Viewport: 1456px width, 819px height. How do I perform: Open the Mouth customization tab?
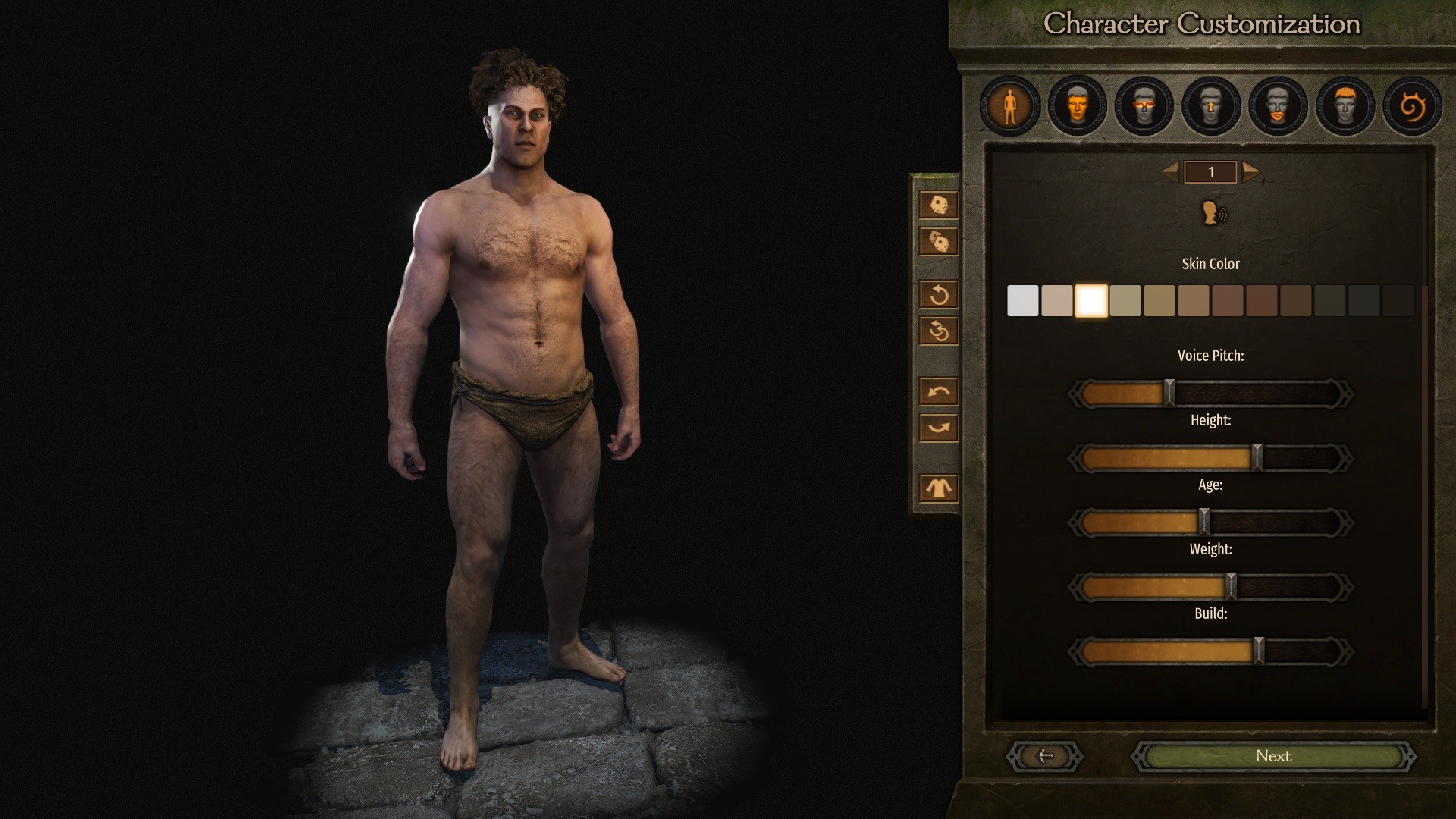pos(1278,106)
